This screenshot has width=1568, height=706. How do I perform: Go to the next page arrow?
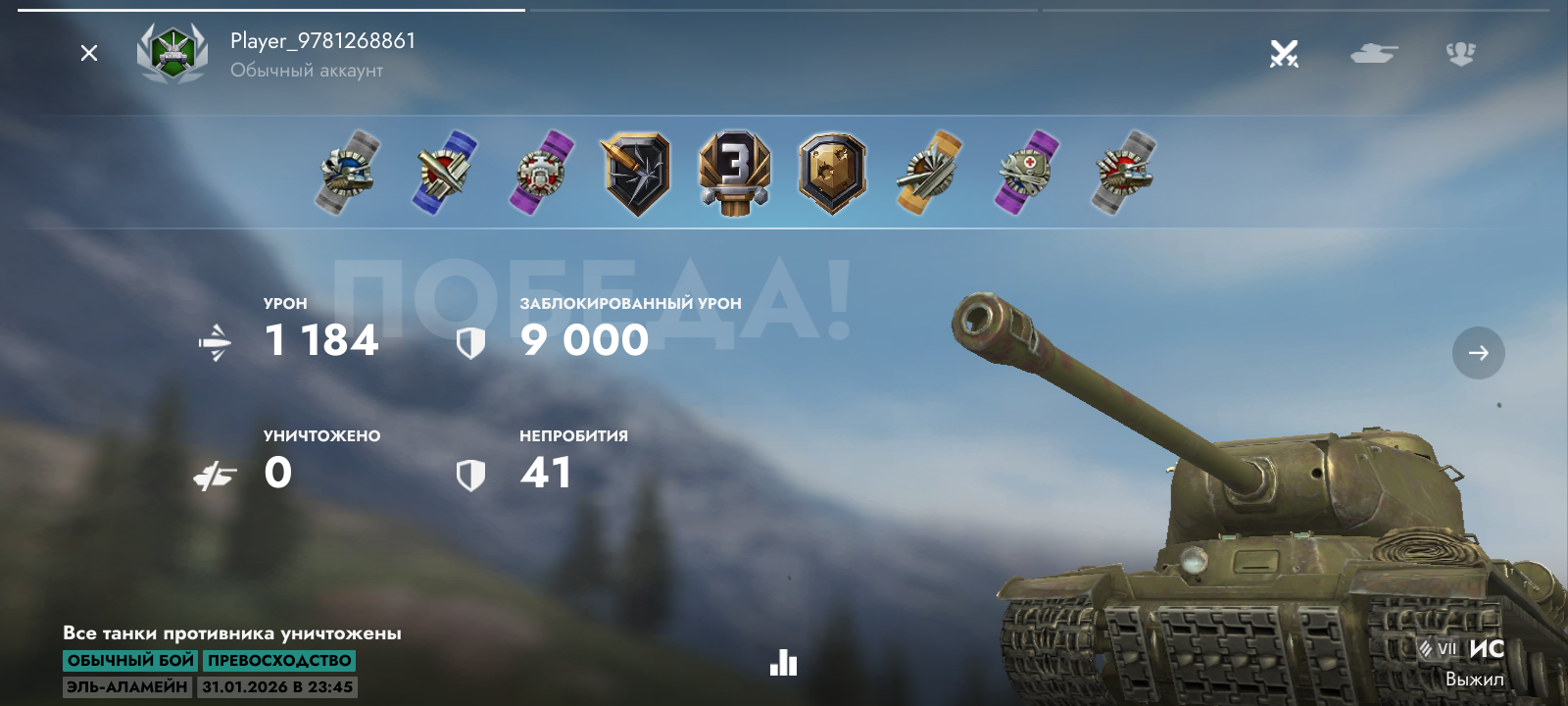point(1478,353)
